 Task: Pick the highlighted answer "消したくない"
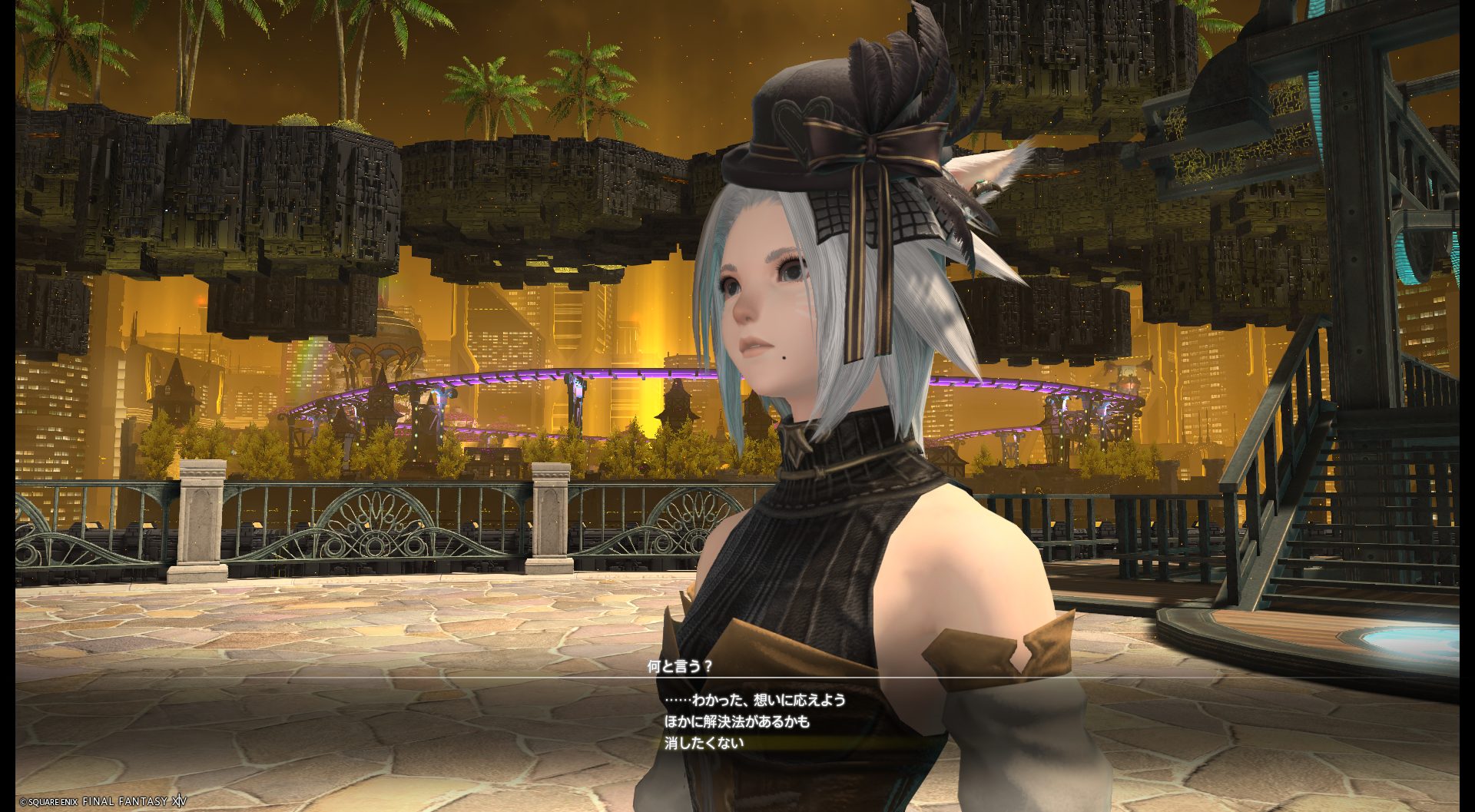704,743
